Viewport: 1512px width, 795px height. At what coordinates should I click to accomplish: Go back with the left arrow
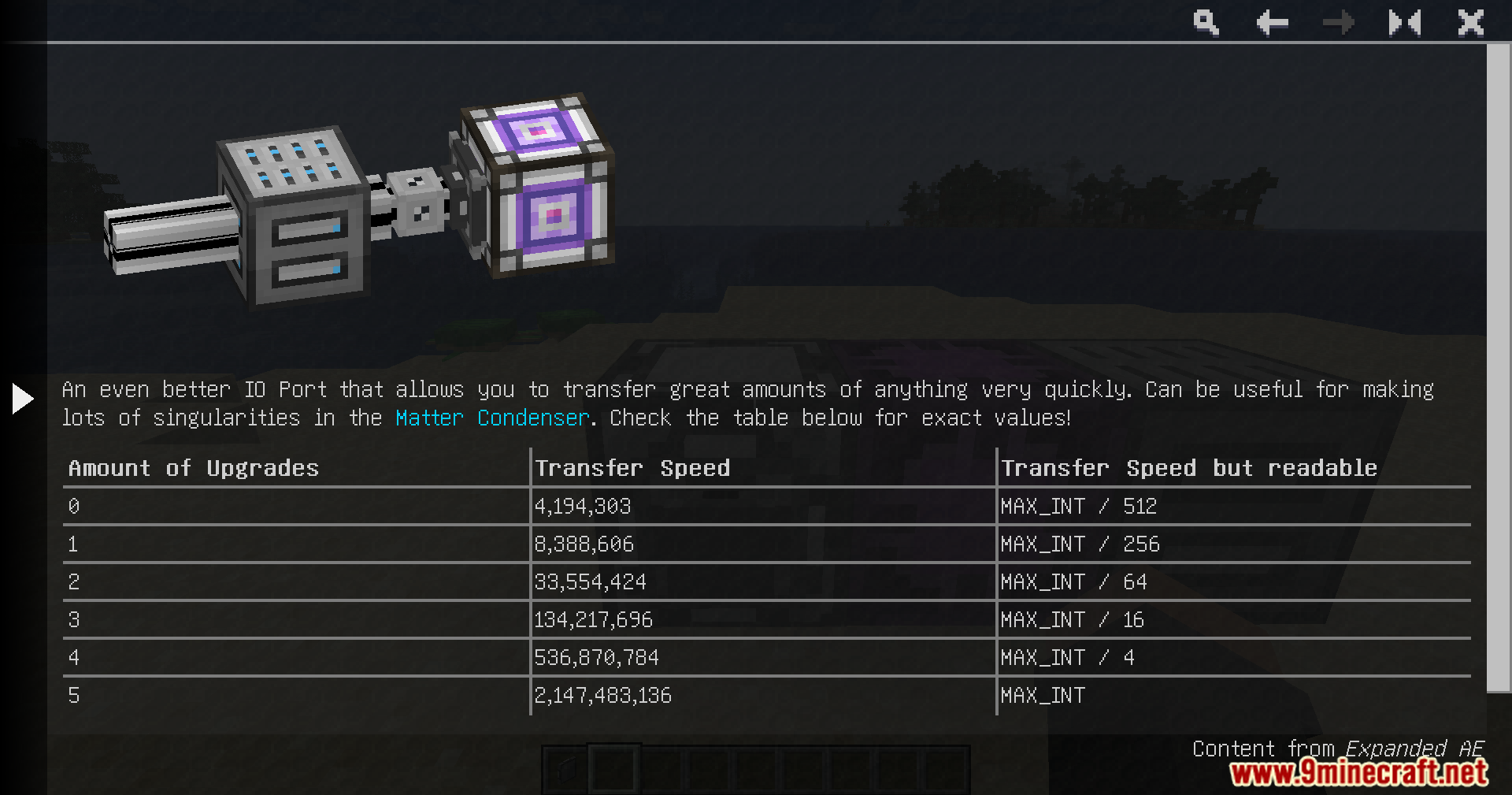point(1272,23)
